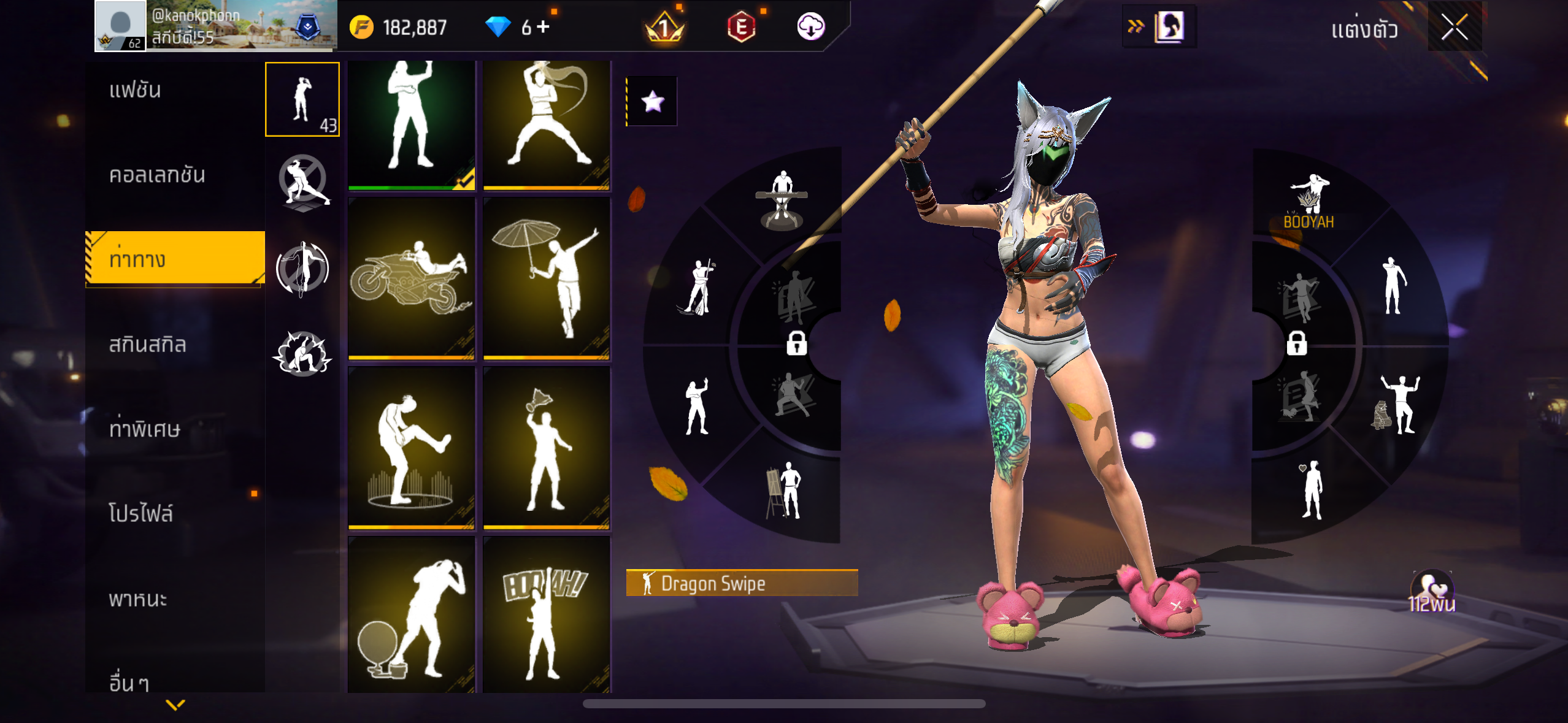Choose the BOOYAH sign emote
The height and width of the screenshot is (723, 1568).
coord(546,615)
